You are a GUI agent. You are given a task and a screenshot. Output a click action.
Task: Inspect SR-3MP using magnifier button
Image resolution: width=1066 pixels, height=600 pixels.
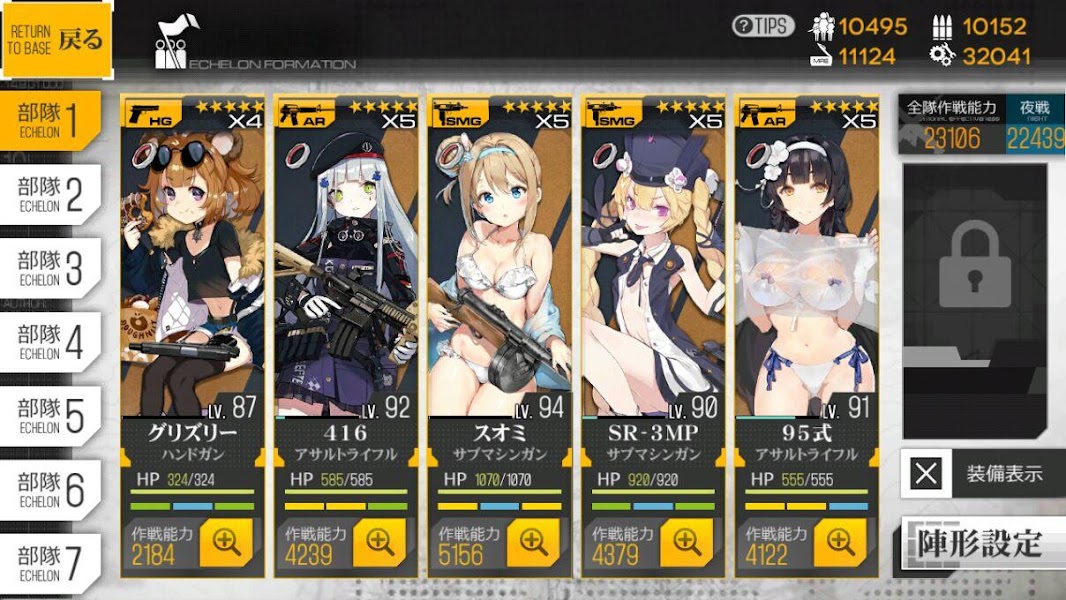click(x=688, y=543)
